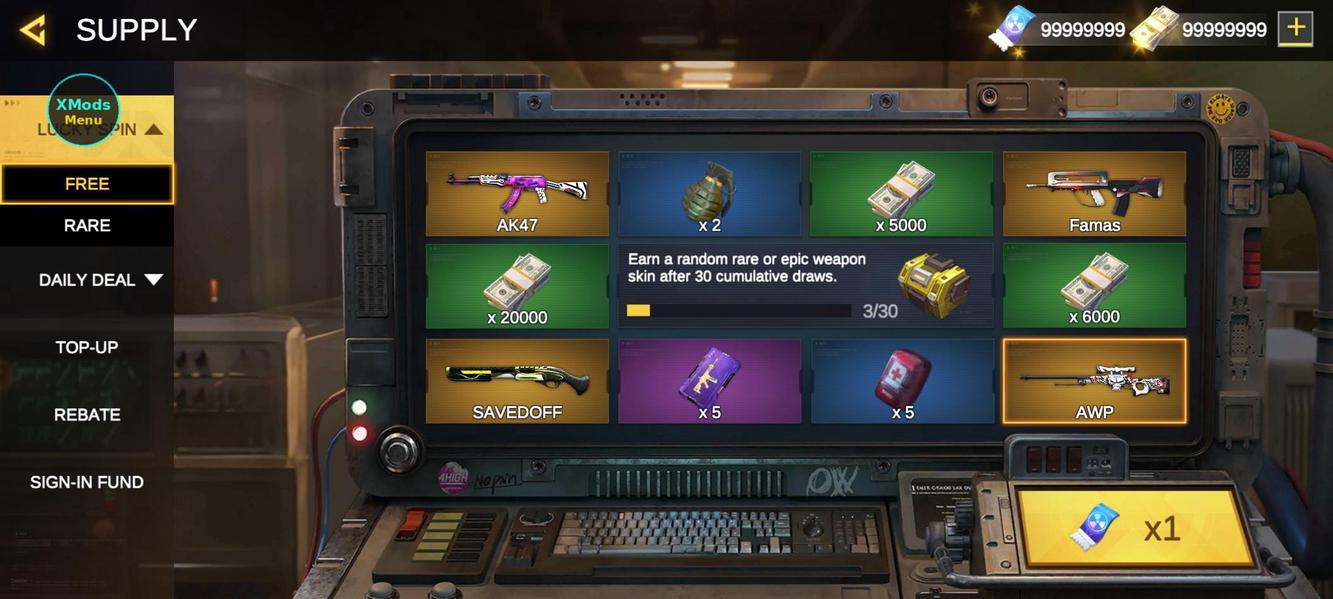Select the purple weapon card x 5 tile
The image size is (1333, 599).
[709, 381]
